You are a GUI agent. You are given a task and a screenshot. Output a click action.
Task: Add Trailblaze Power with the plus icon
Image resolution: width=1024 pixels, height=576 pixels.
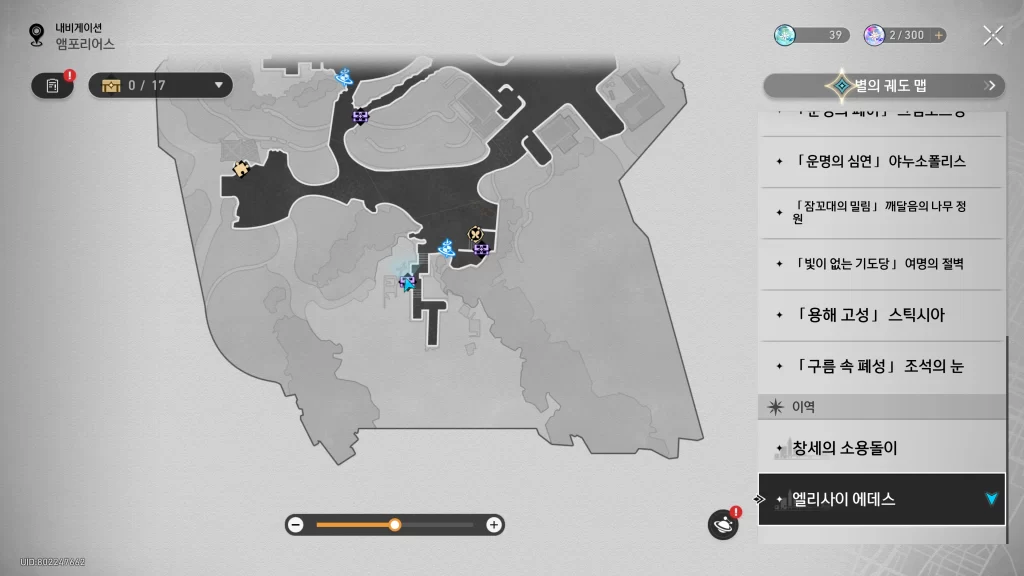tap(938, 35)
